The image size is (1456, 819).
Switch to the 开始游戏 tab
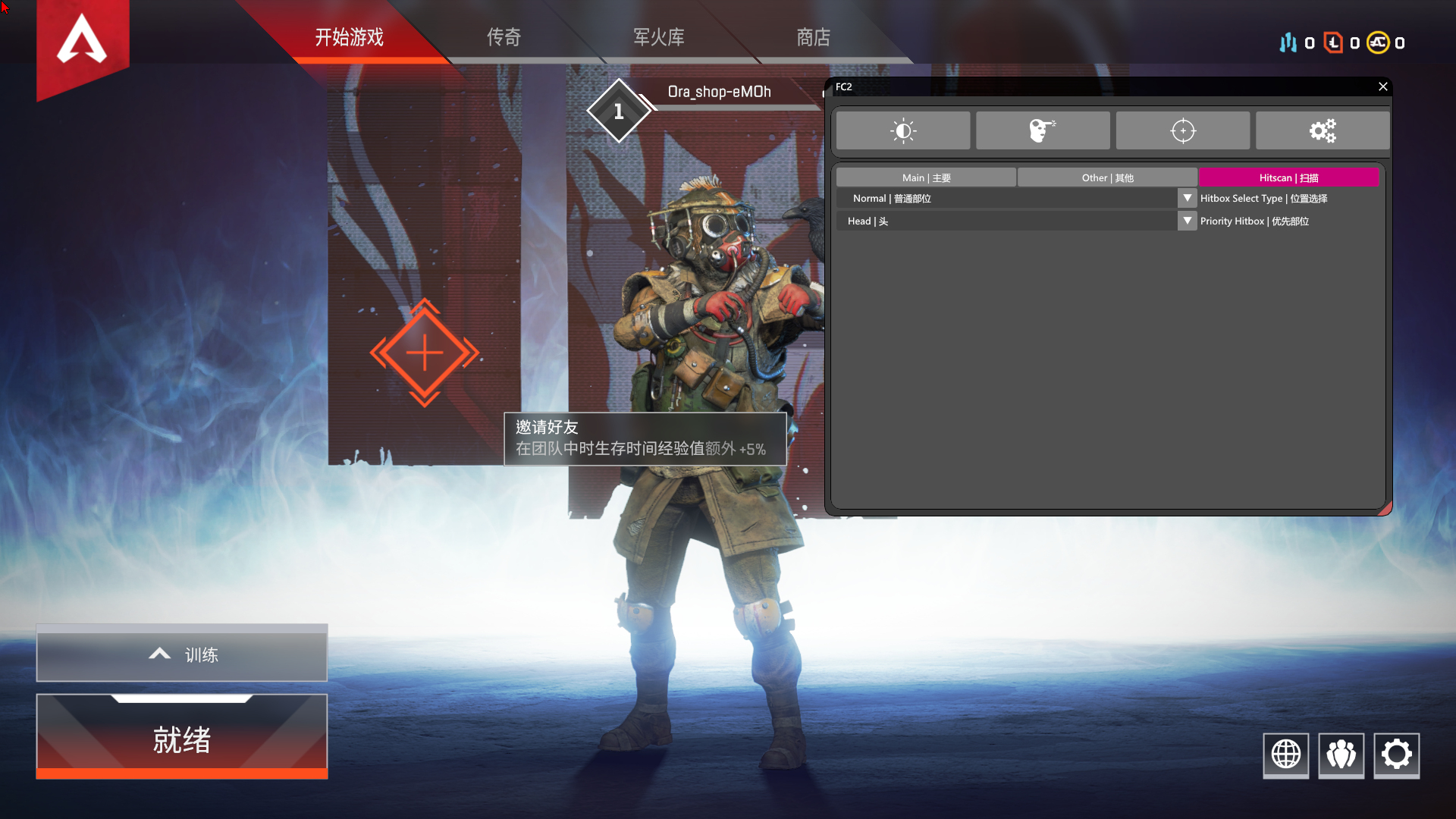350,37
